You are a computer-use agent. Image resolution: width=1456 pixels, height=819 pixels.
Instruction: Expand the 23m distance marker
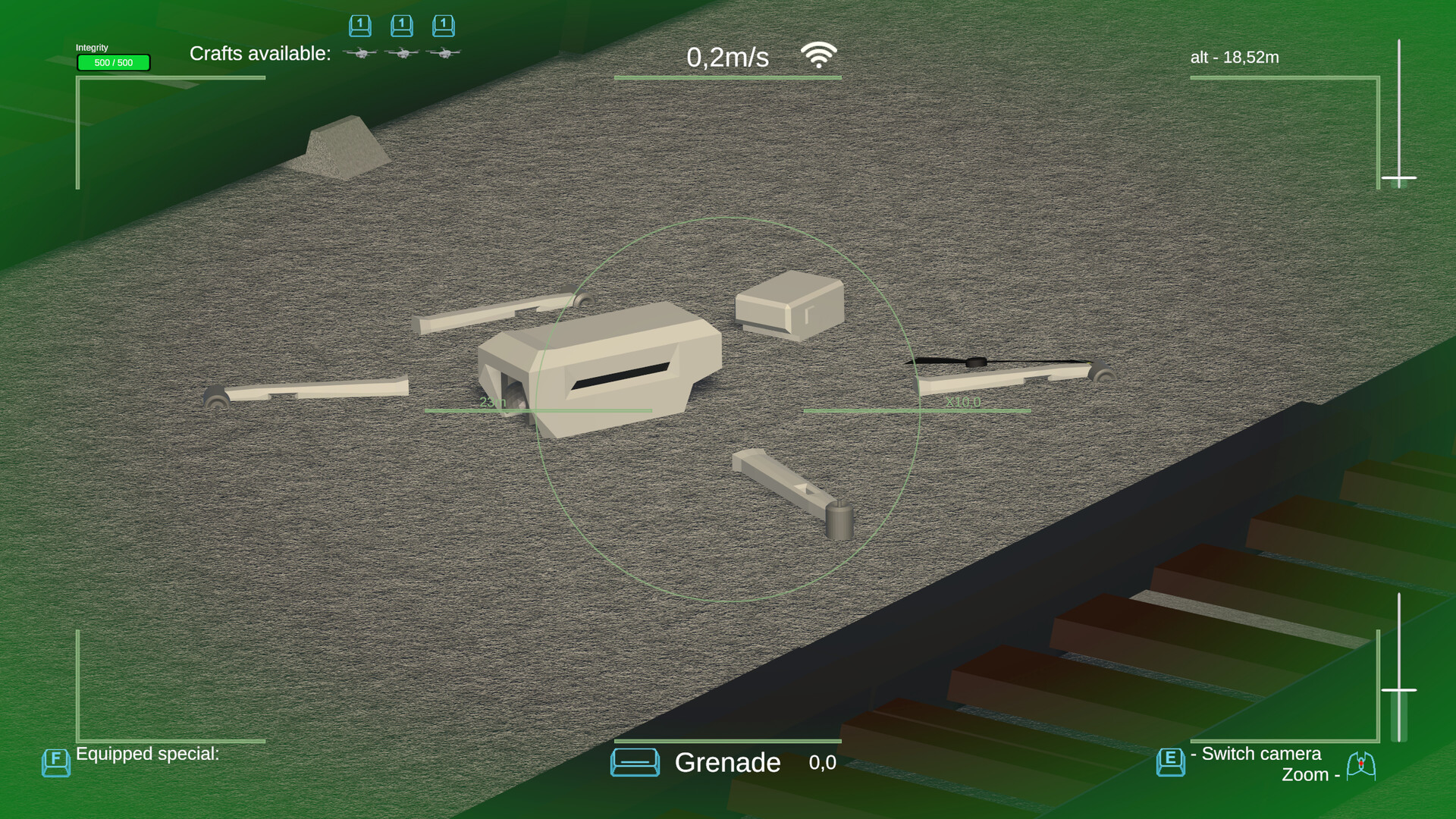[494, 403]
